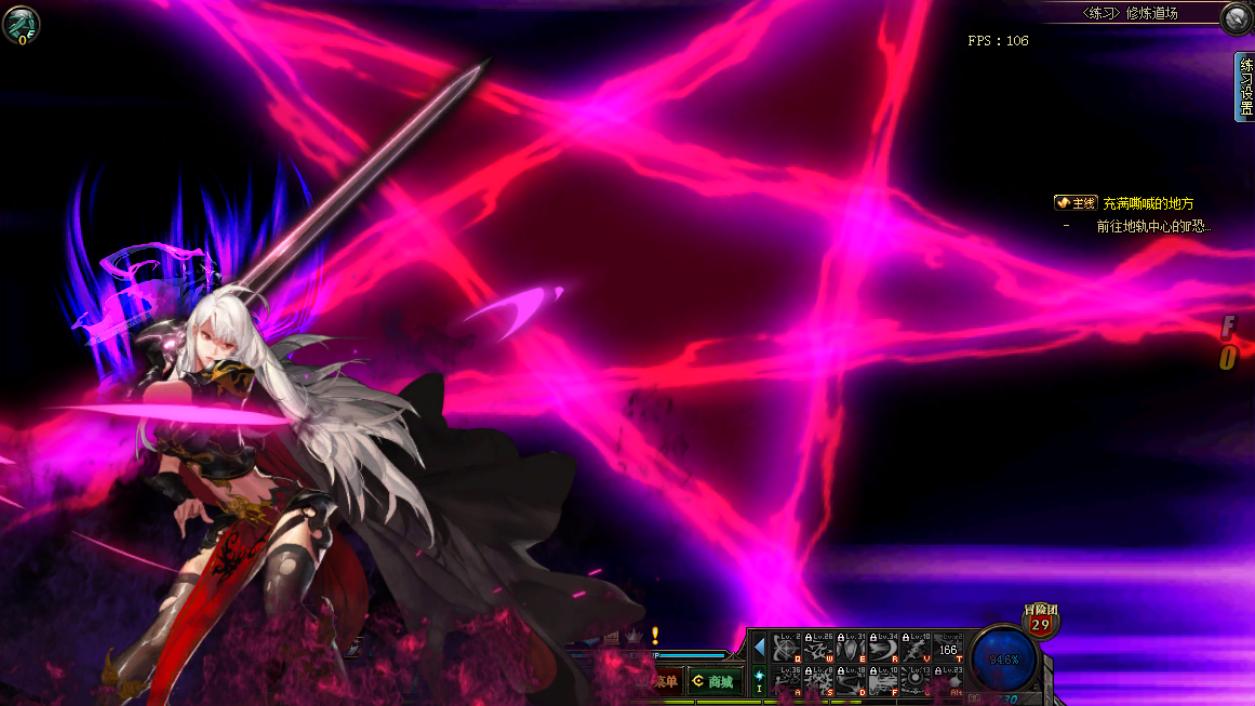The width and height of the screenshot is (1255, 706).
Task: Click the green buff icon at top-left
Action: pos(20,24)
